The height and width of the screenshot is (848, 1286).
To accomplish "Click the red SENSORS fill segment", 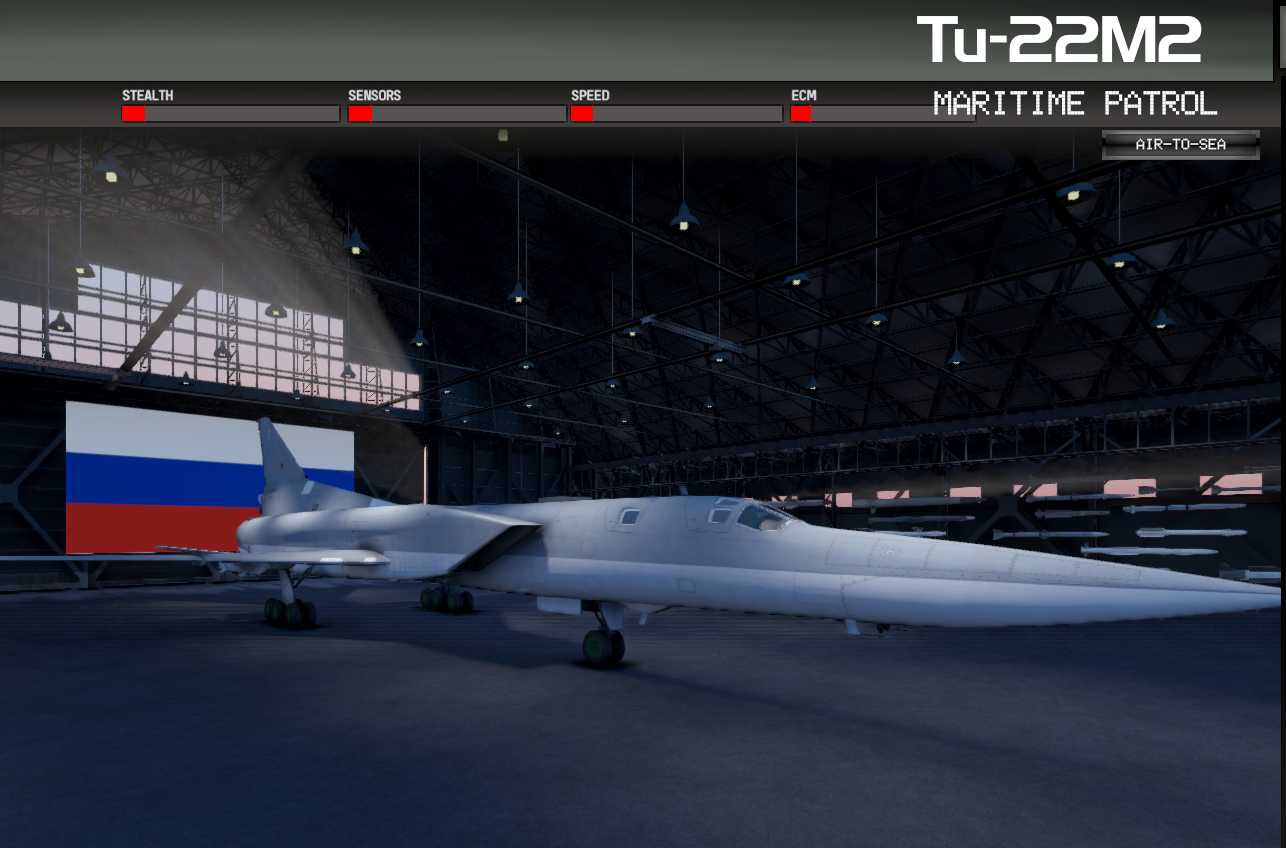I will (359, 113).
